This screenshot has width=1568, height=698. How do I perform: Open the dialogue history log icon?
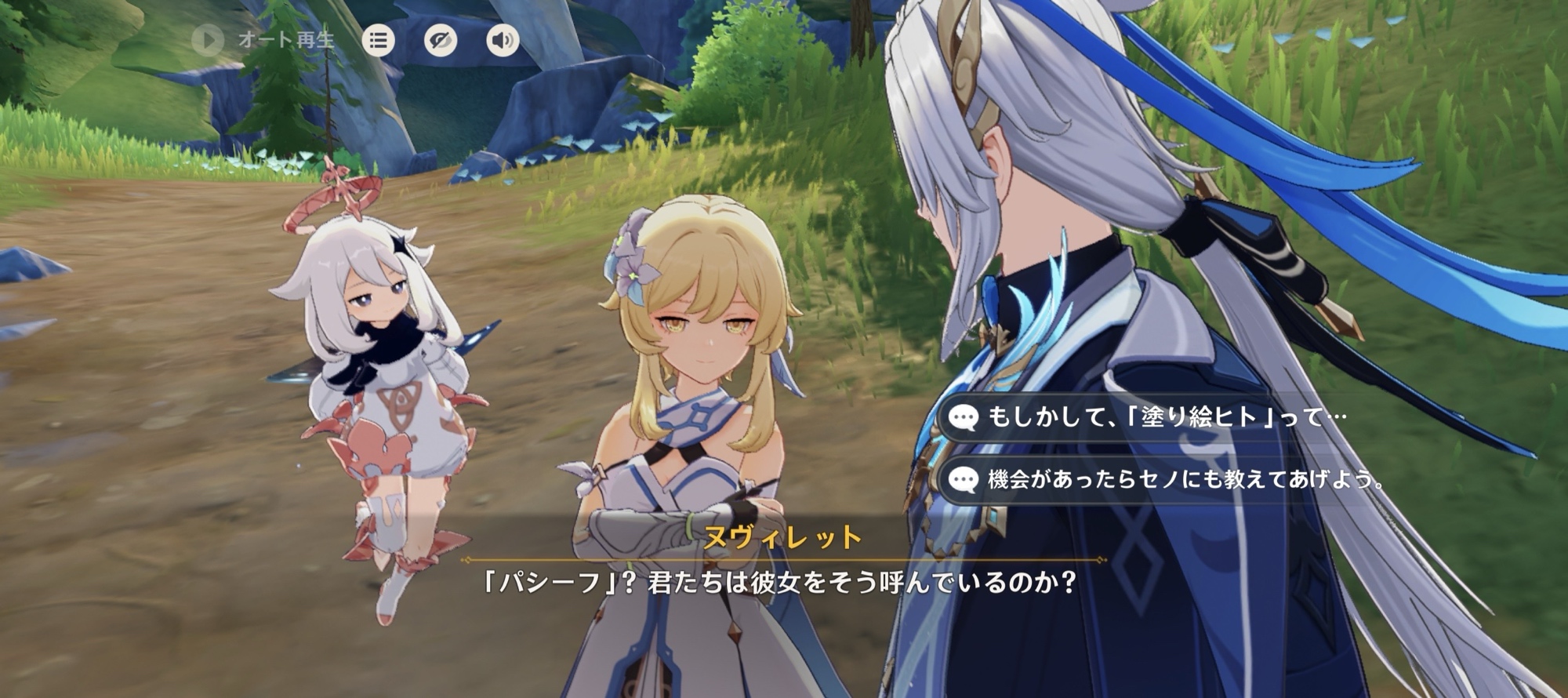[378, 40]
